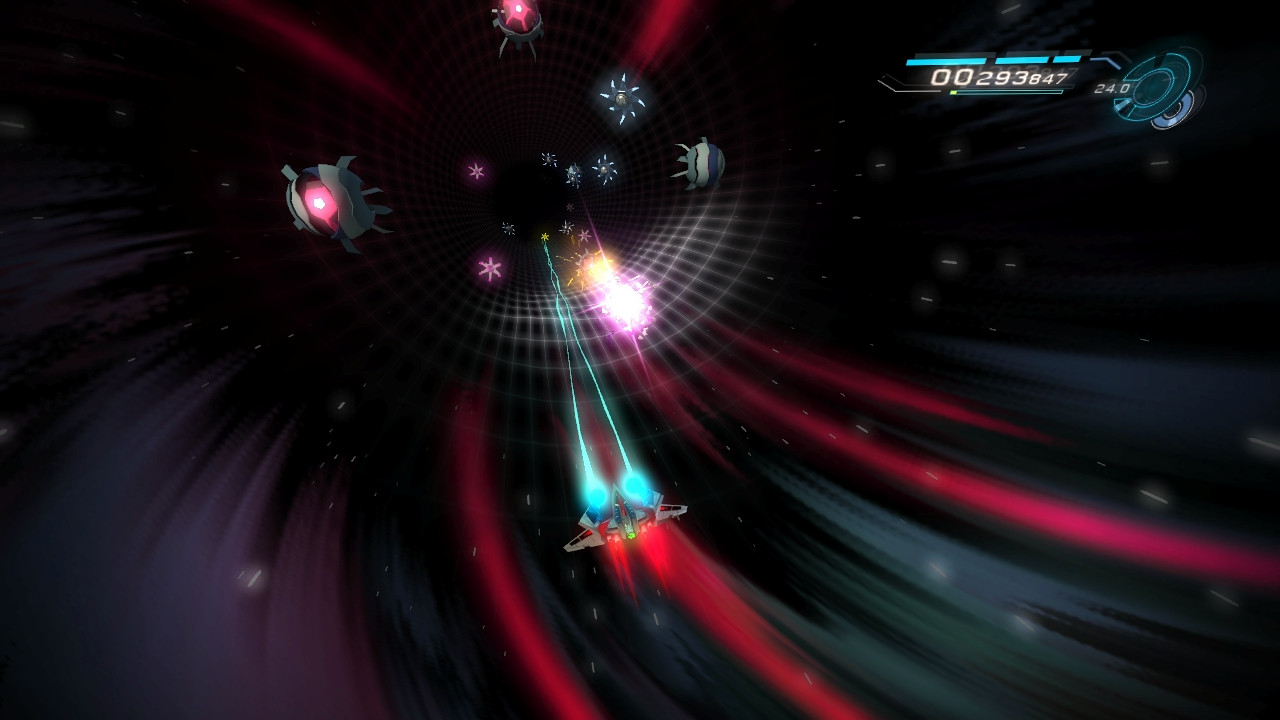The height and width of the screenshot is (720, 1280).
Task: Click the yellow progress strip under the score
Action: 953,91
